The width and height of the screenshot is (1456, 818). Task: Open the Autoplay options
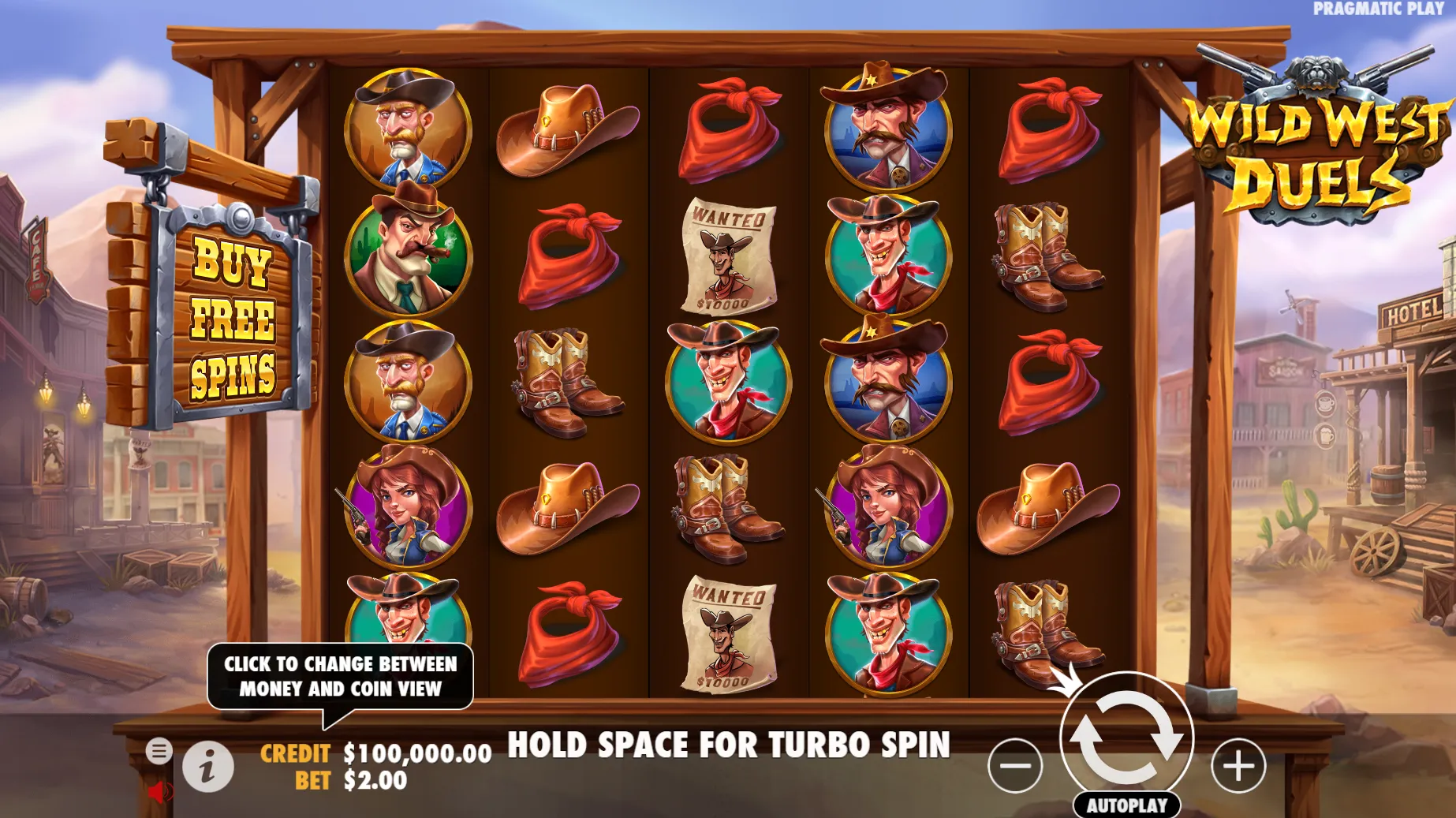[1126, 805]
